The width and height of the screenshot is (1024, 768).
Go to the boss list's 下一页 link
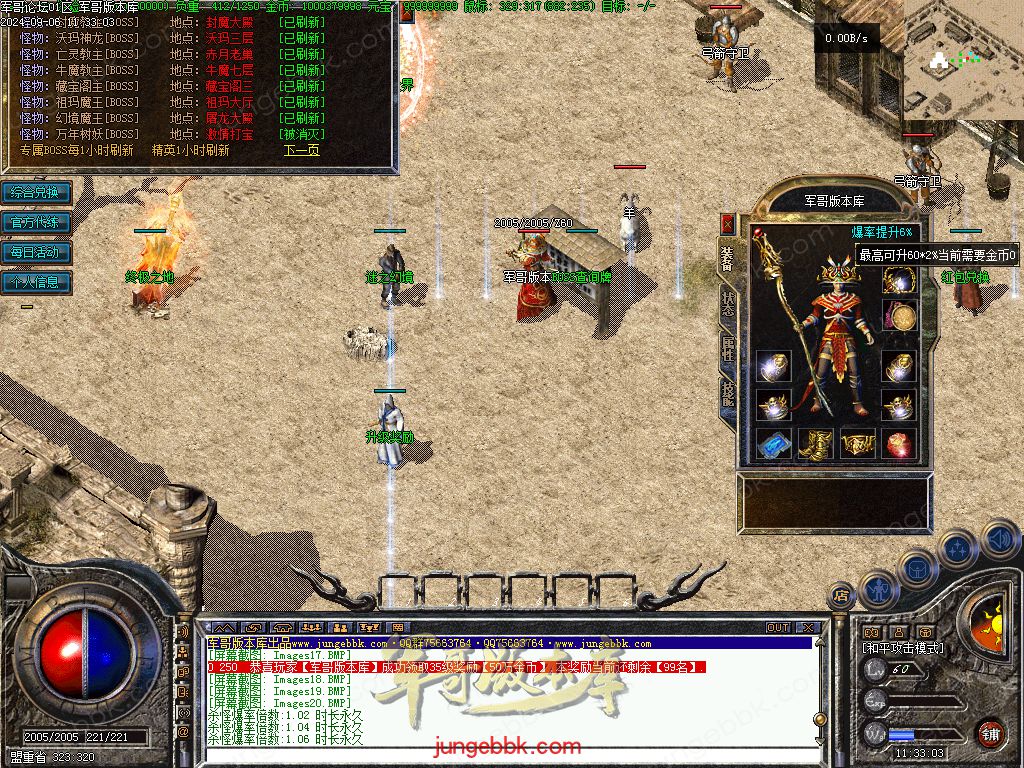301,150
